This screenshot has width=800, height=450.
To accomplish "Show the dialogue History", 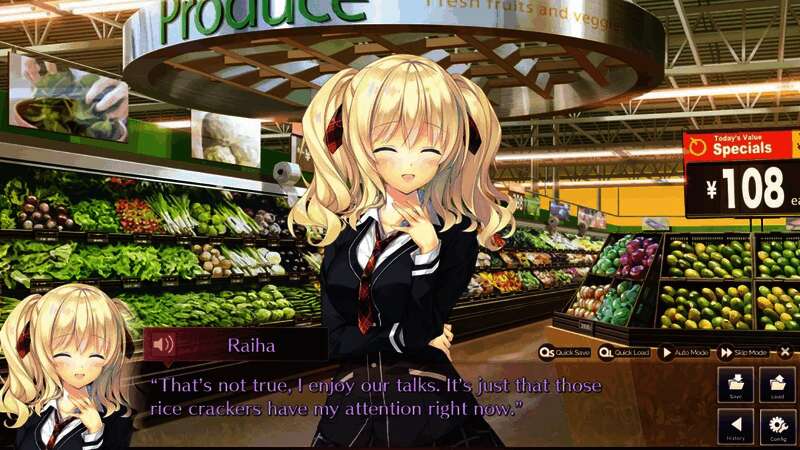I will (x=735, y=427).
